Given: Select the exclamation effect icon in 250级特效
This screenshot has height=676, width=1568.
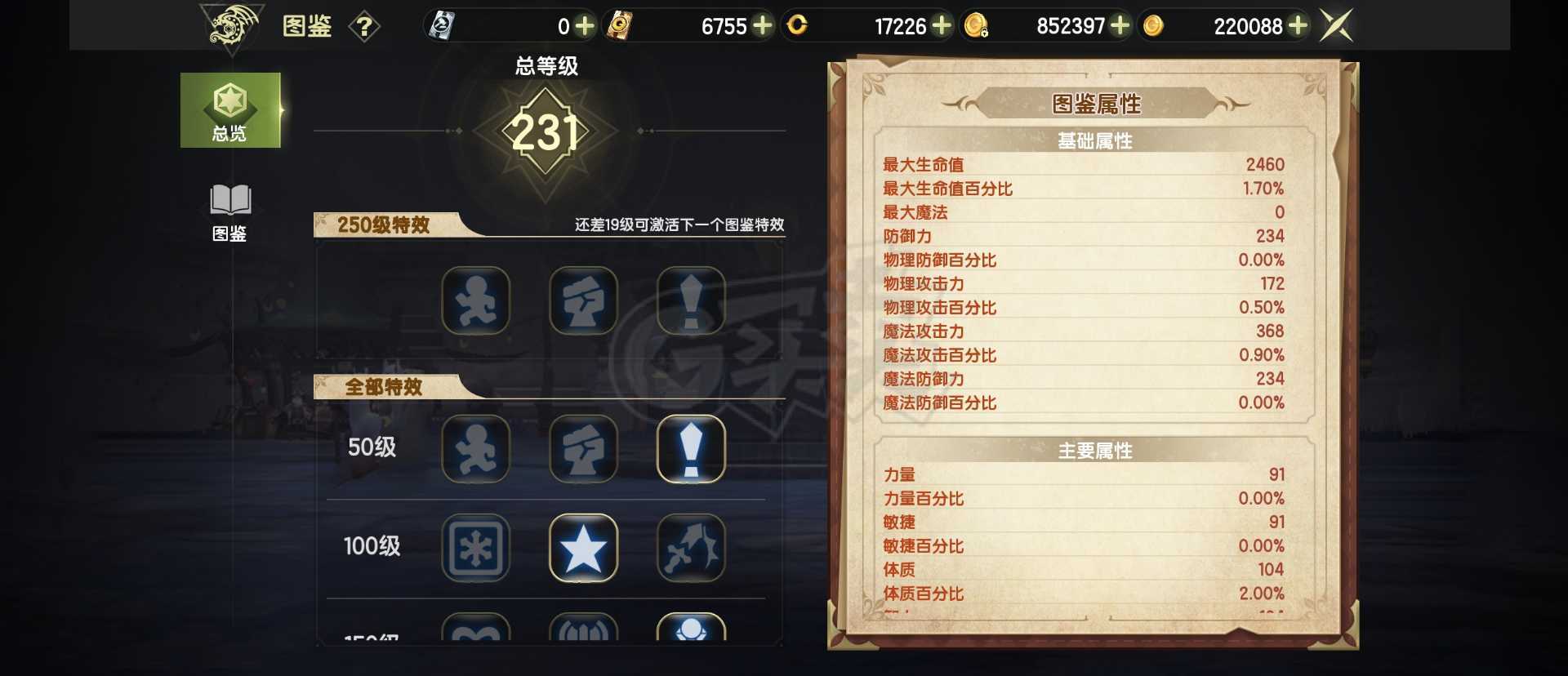Looking at the screenshot, I should click(x=691, y=300).
